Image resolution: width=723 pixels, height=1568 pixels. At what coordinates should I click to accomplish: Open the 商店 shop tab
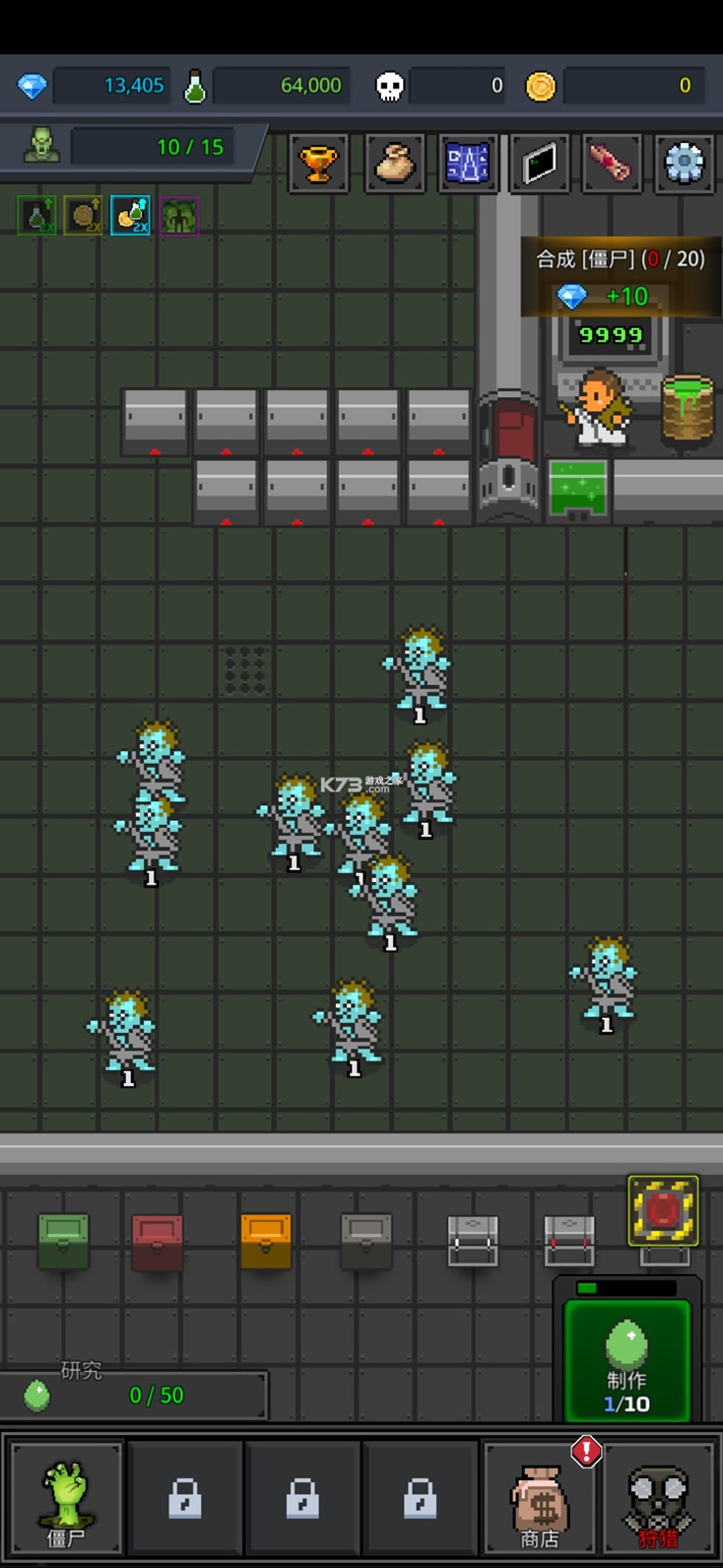[539, 1496]
